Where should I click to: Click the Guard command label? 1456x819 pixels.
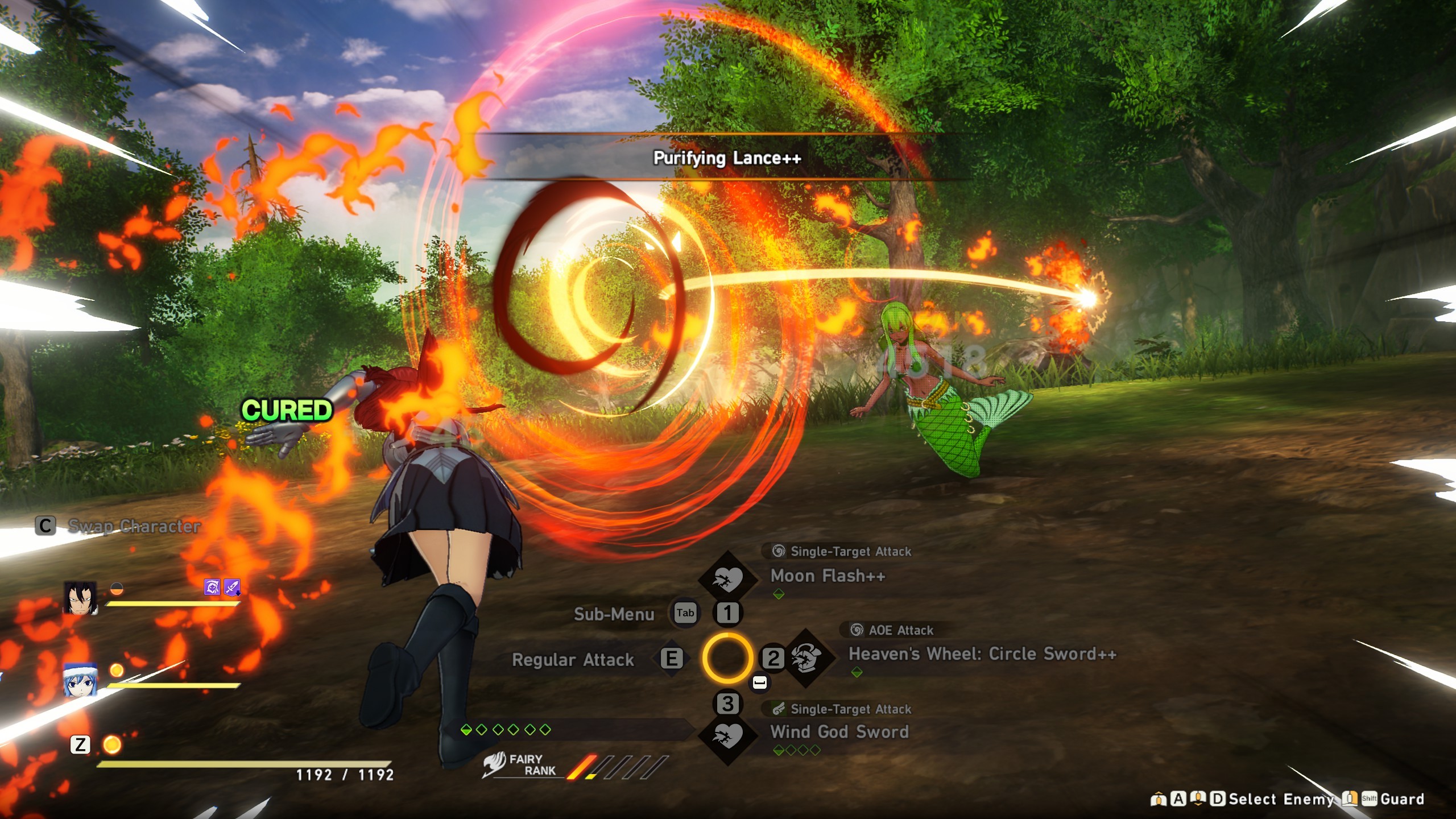point(1402,799)
